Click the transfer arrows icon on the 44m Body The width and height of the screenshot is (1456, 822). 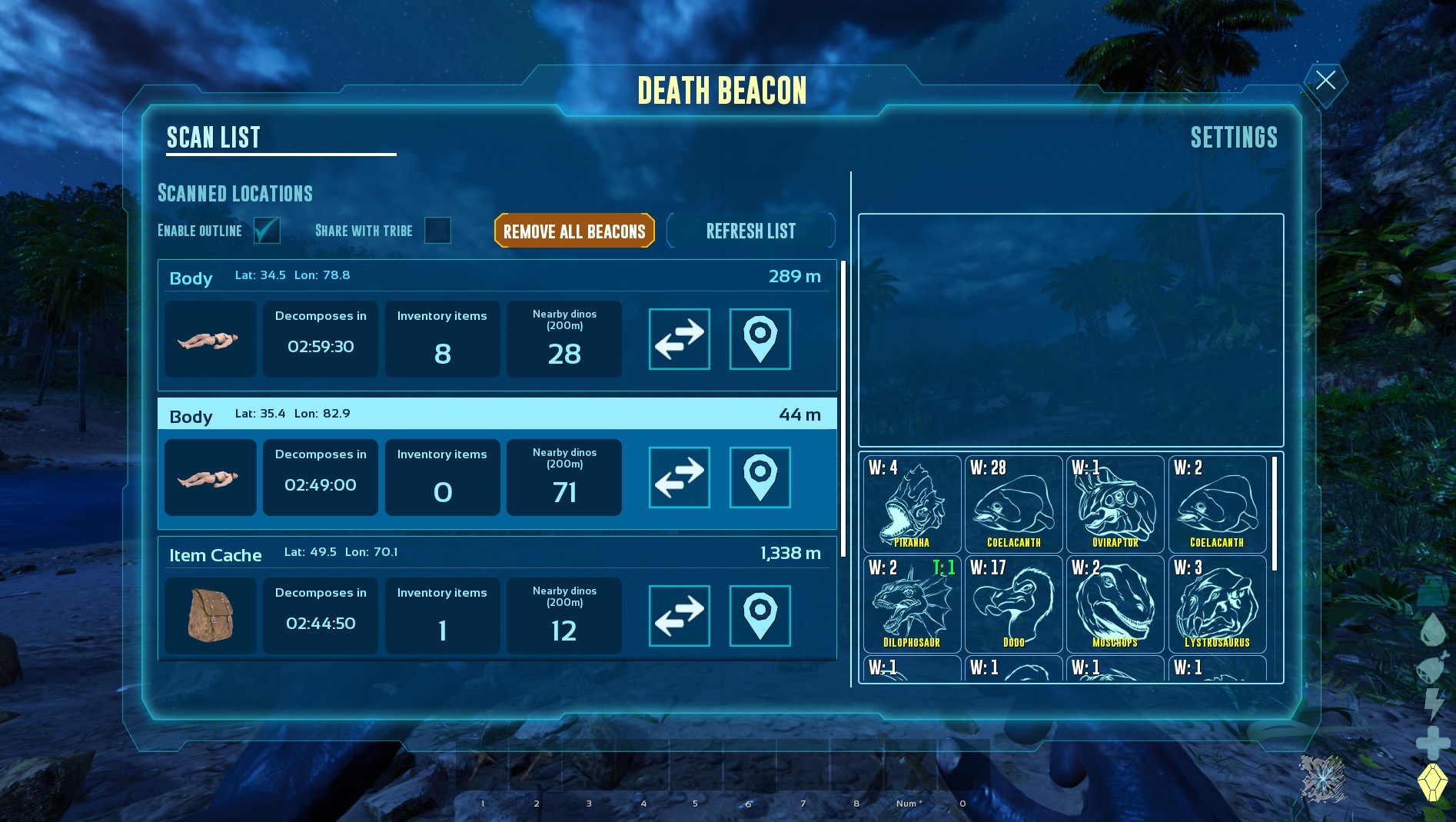(x=679, y=478)
